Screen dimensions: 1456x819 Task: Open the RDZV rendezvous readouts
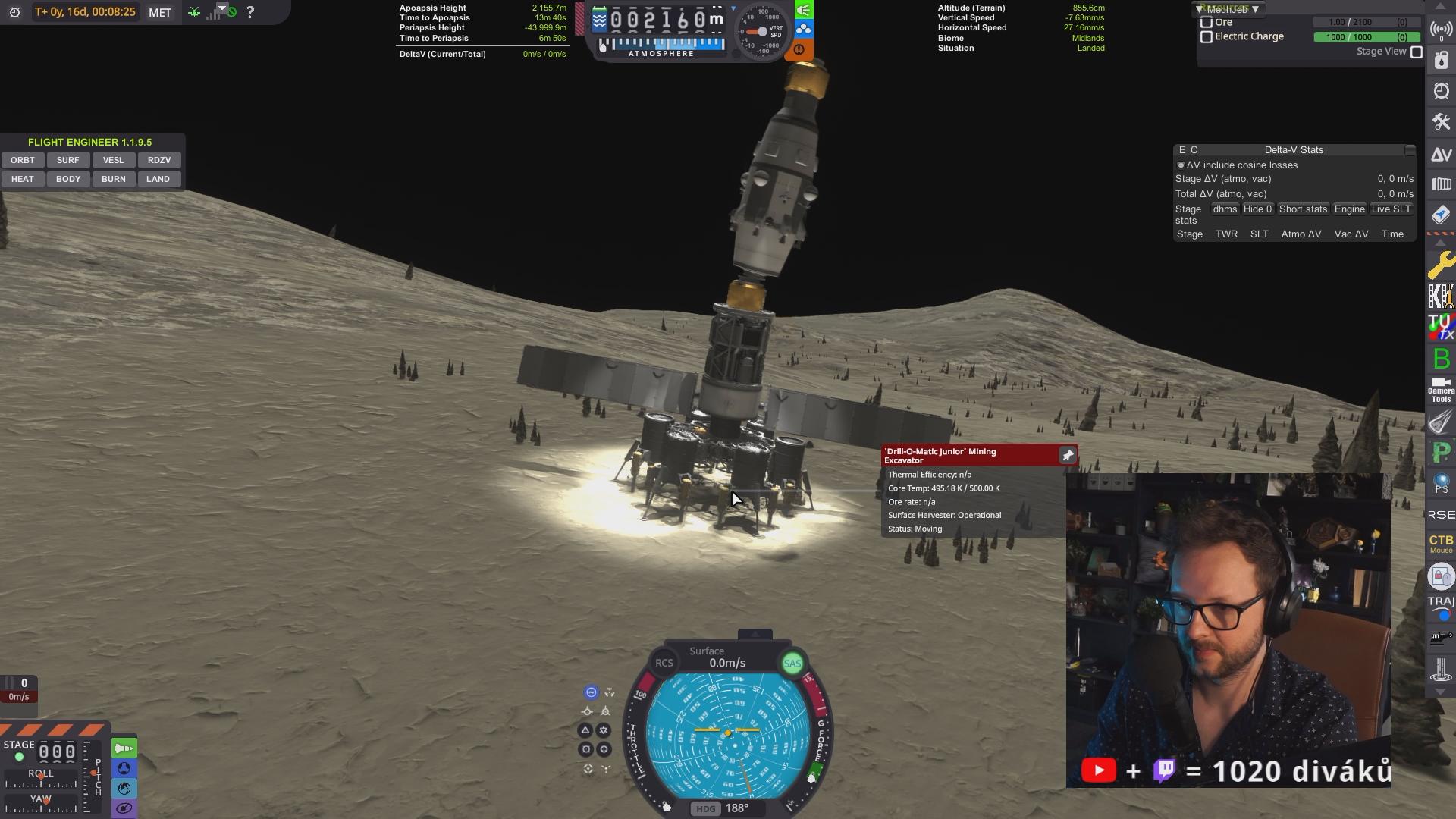click(158, 160)
